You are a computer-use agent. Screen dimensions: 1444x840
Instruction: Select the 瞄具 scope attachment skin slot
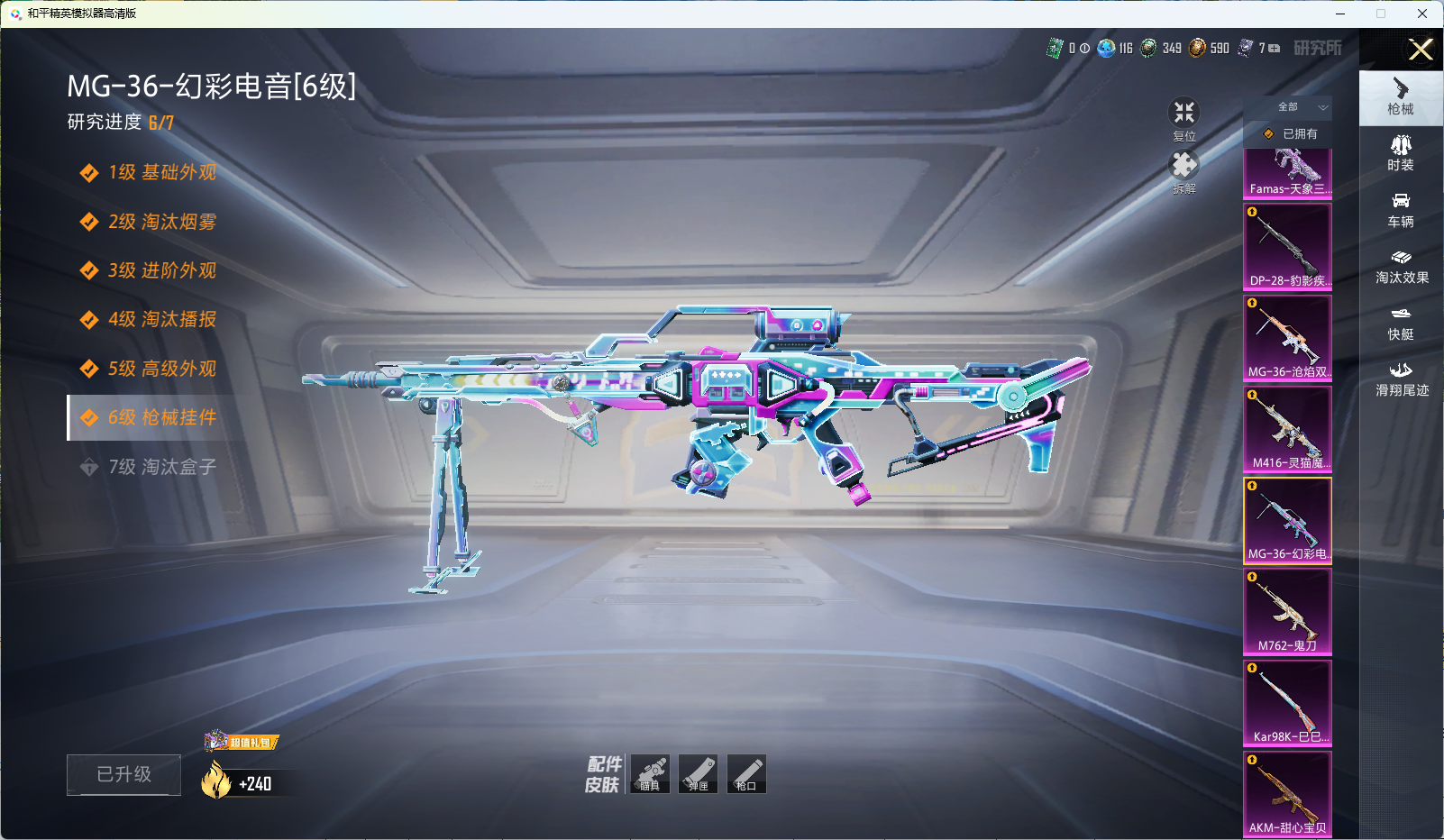pos(650,774)
